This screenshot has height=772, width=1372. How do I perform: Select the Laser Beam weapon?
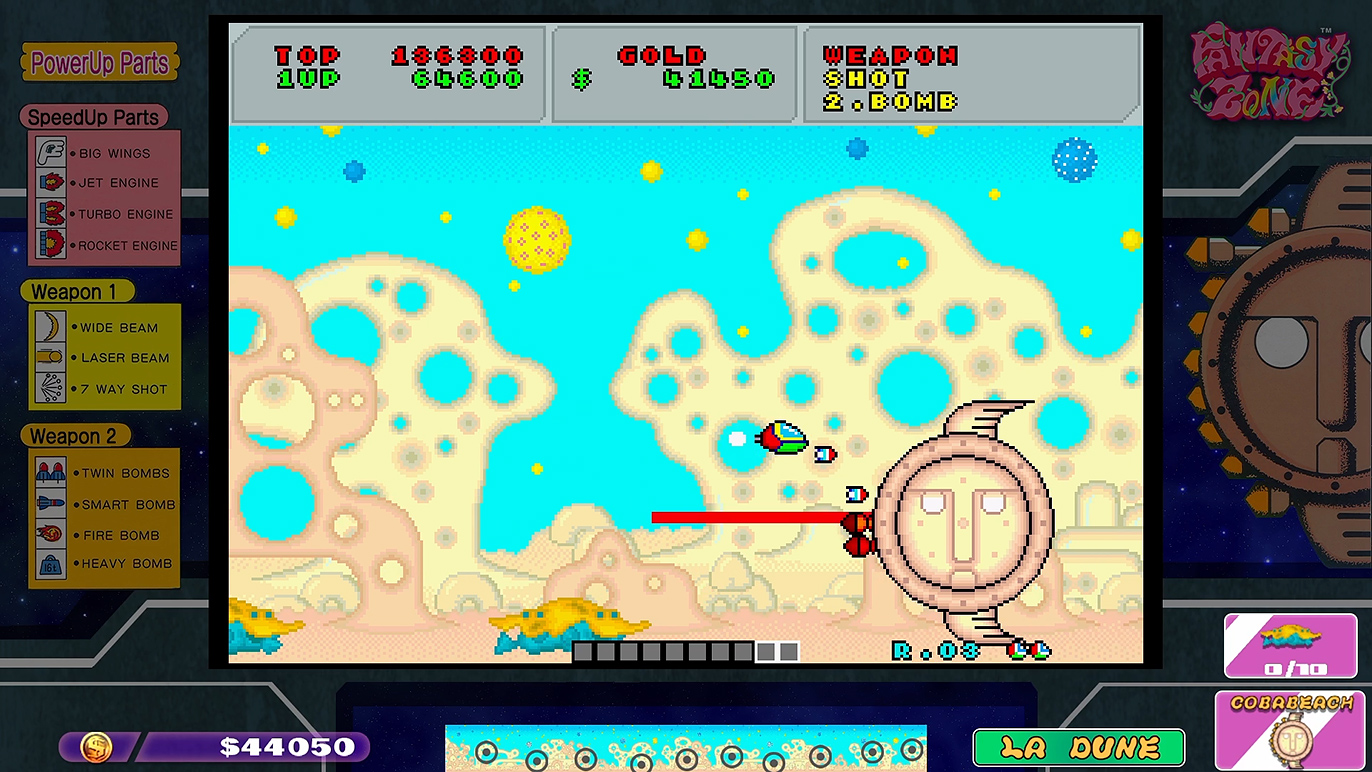click(105, 358)
